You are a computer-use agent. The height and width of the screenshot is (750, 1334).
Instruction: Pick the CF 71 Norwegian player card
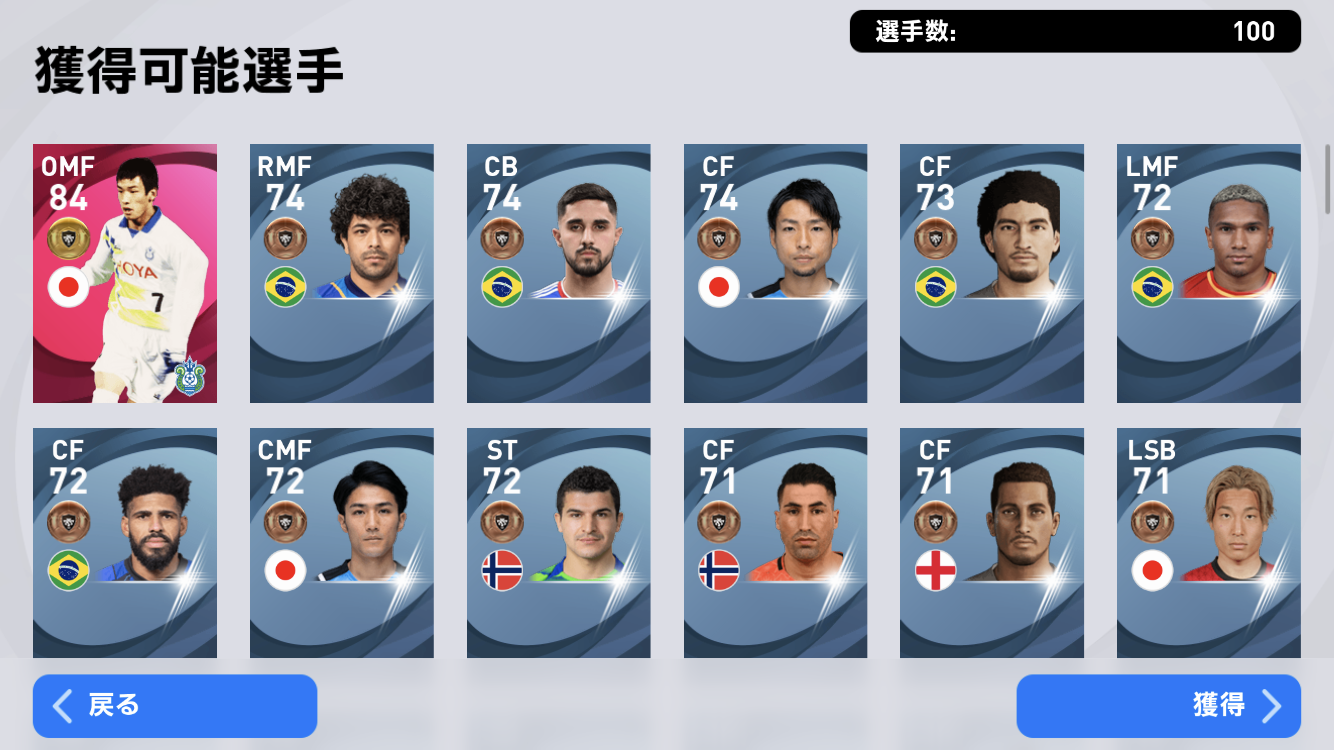pos(776,543)
